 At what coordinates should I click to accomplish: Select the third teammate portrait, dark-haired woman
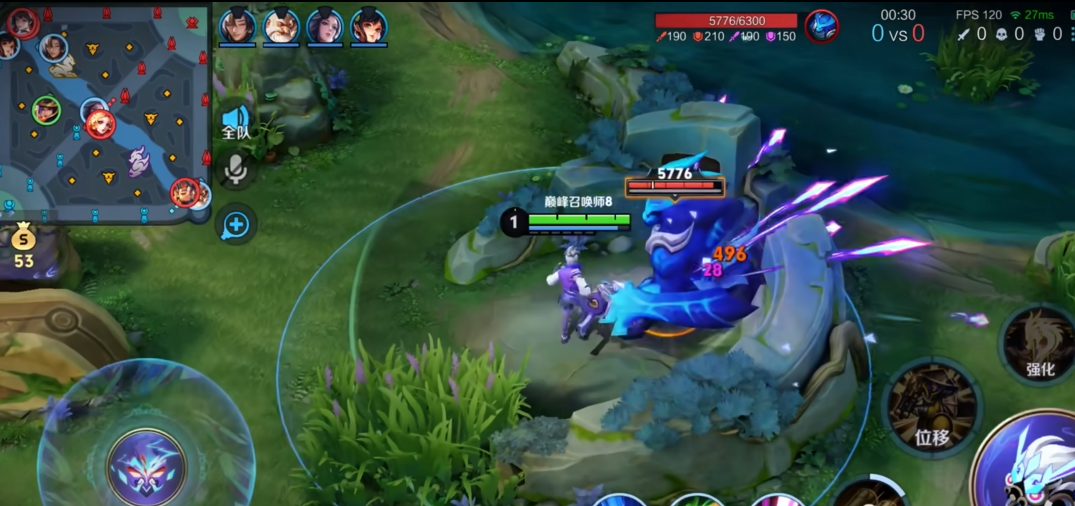coord(325,25)
